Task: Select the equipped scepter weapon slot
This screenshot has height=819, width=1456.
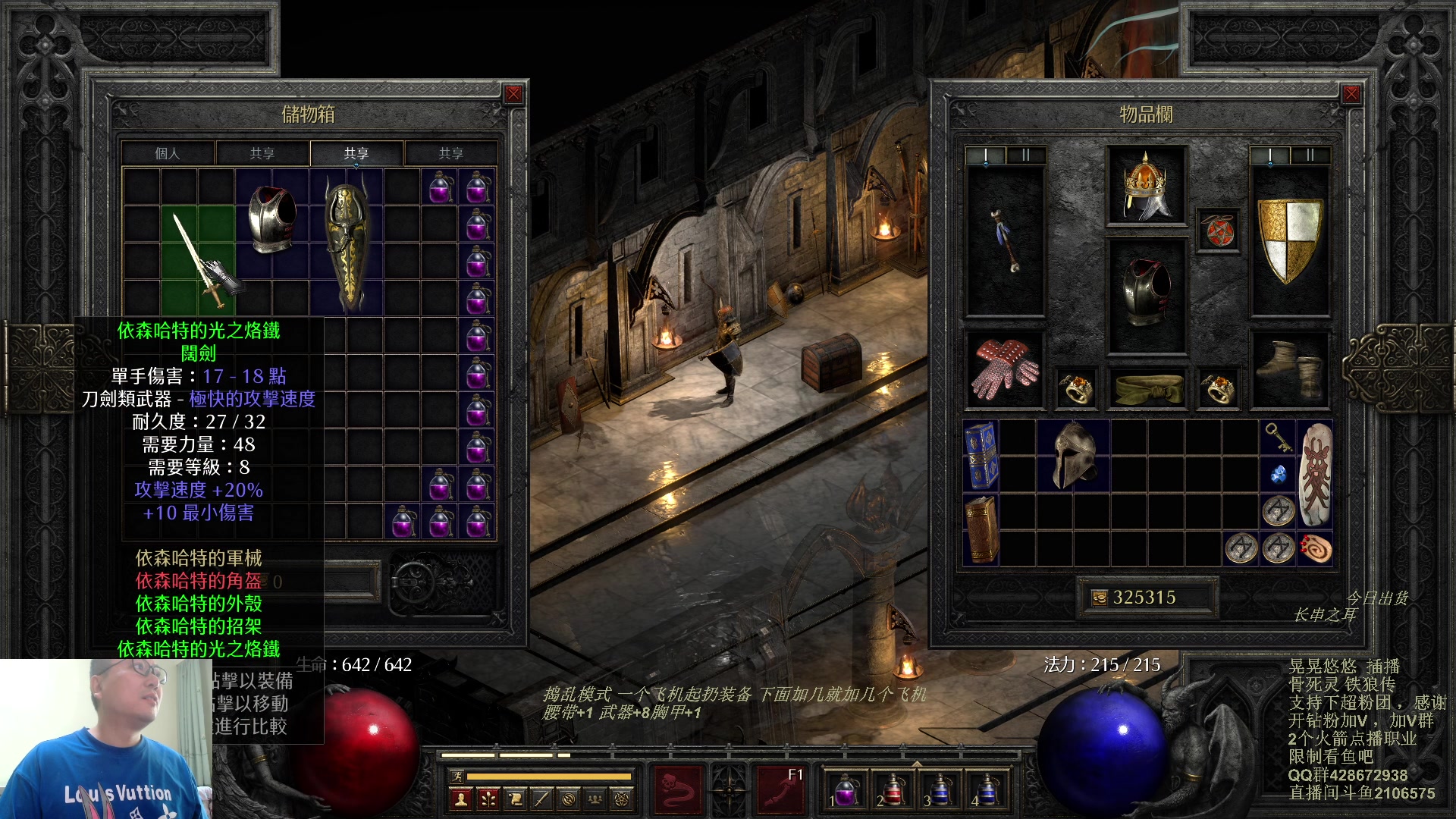Action: click(1005, 241)
